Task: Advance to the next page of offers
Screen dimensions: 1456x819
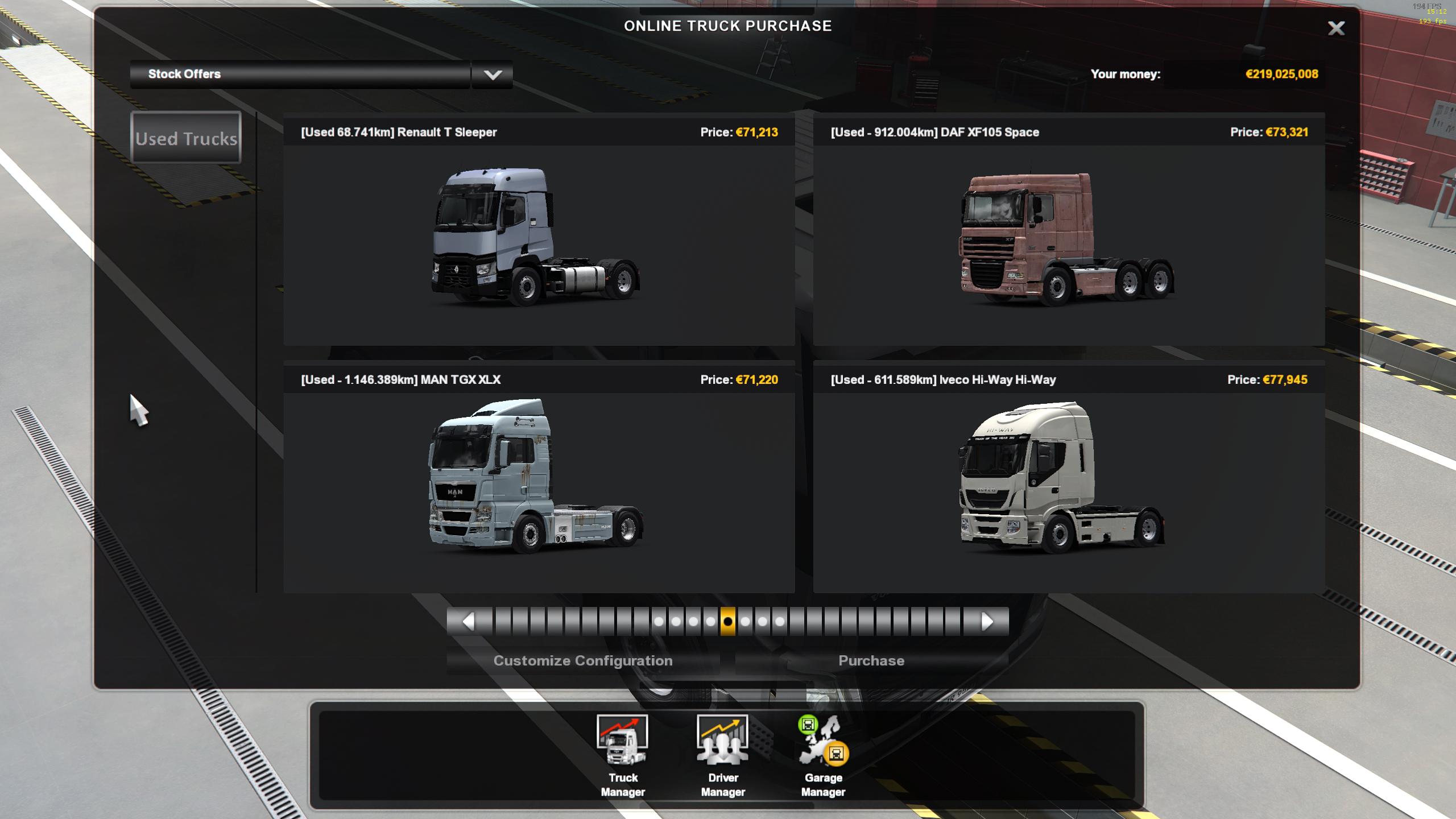Action: (987, 621)
